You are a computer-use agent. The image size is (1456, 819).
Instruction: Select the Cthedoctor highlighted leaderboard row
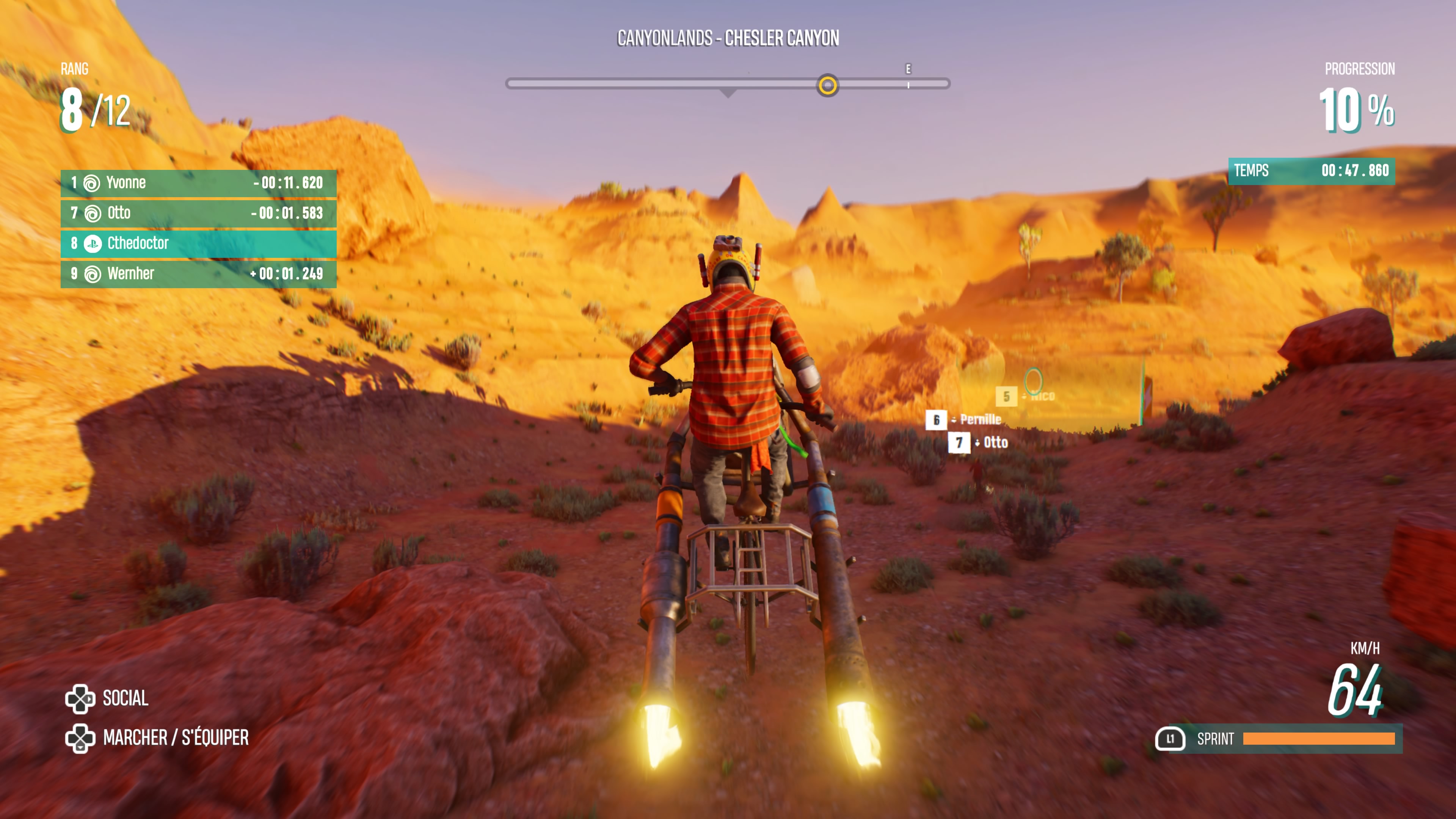tap(197, 243)
